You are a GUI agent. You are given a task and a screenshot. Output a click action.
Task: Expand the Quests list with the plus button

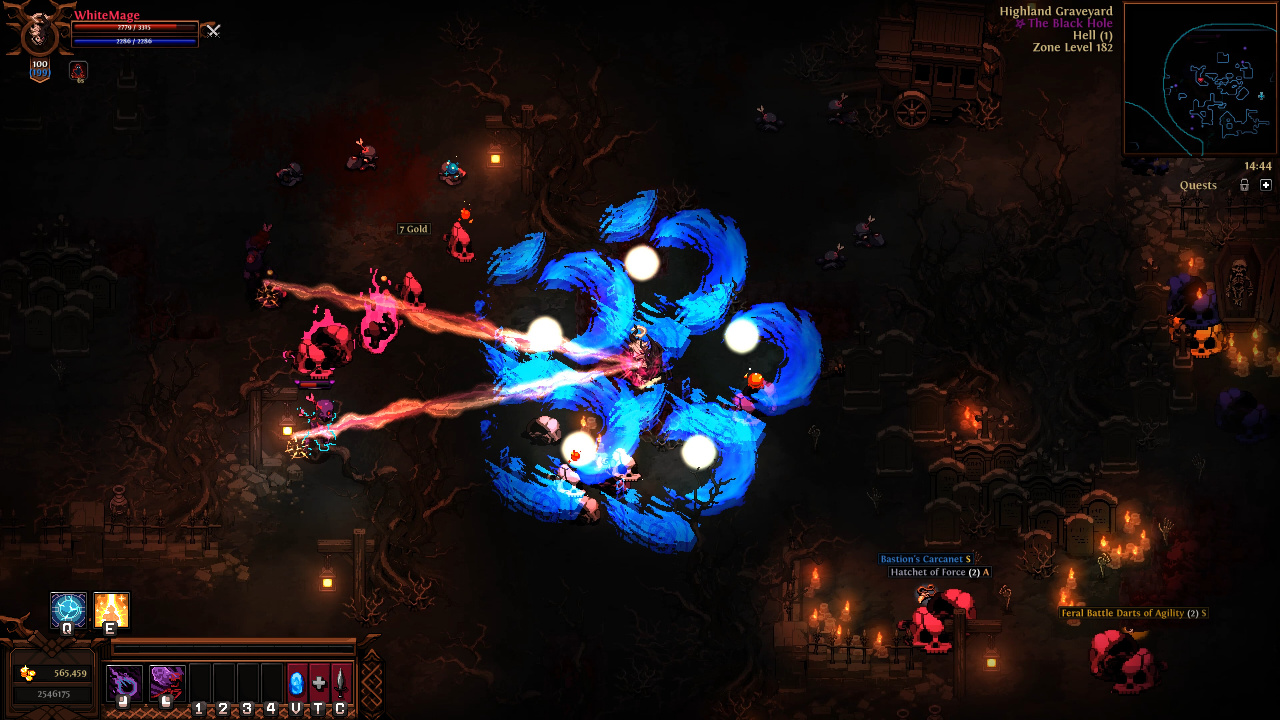tap(1266, 185)
